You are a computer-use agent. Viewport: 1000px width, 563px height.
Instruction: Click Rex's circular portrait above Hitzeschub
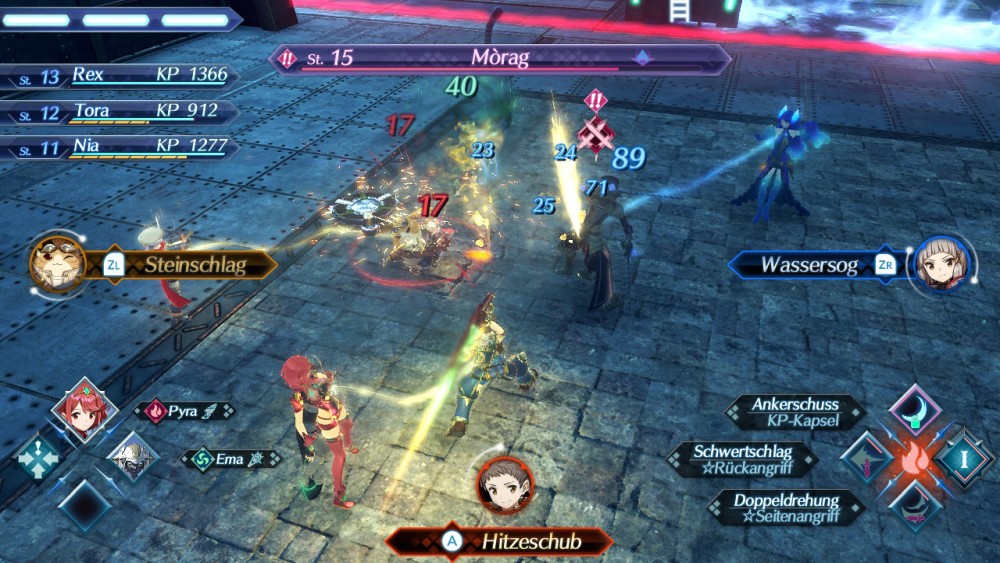(x=504, y=484)
